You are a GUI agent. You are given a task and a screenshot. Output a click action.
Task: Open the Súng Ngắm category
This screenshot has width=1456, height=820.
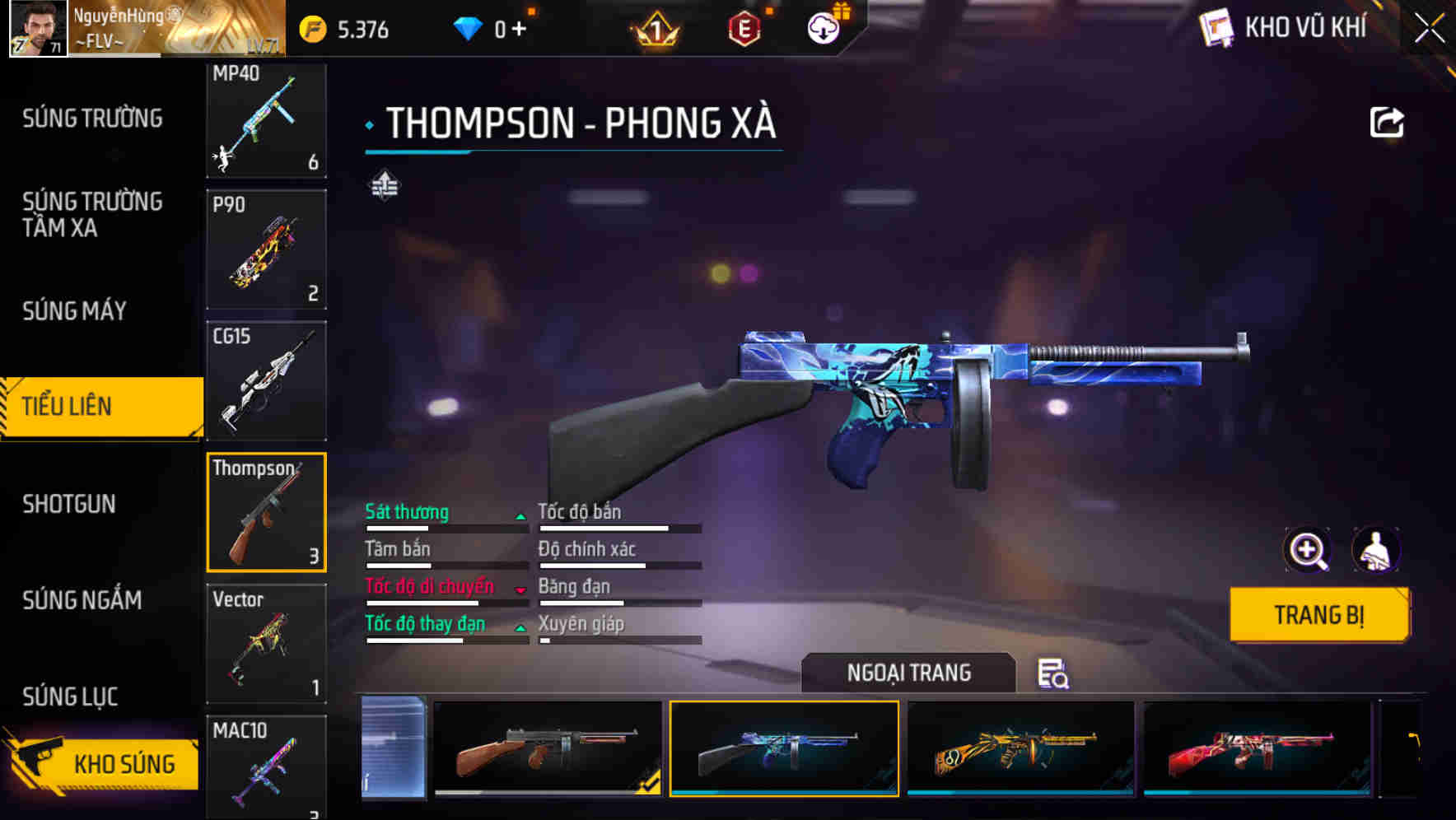pos(82,601)
